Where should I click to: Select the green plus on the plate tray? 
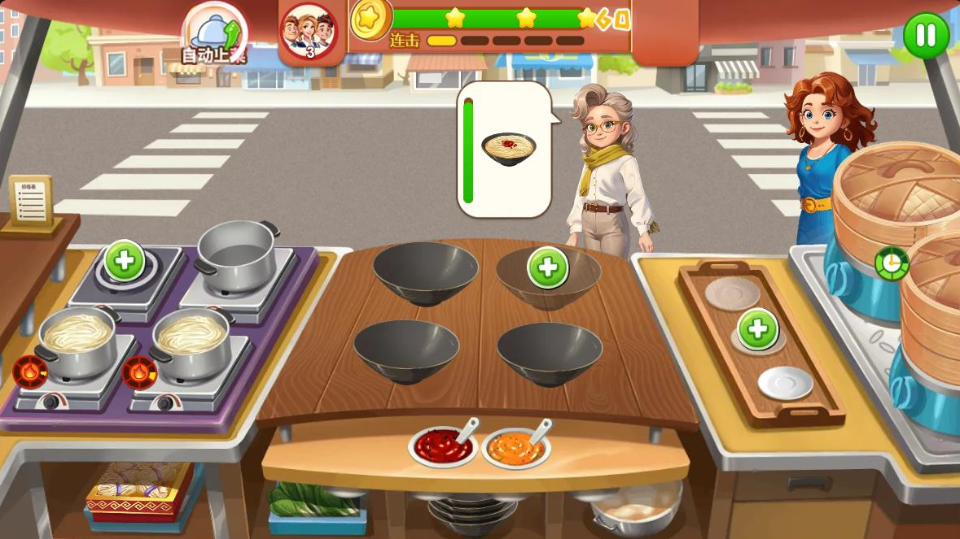point(758,330)
